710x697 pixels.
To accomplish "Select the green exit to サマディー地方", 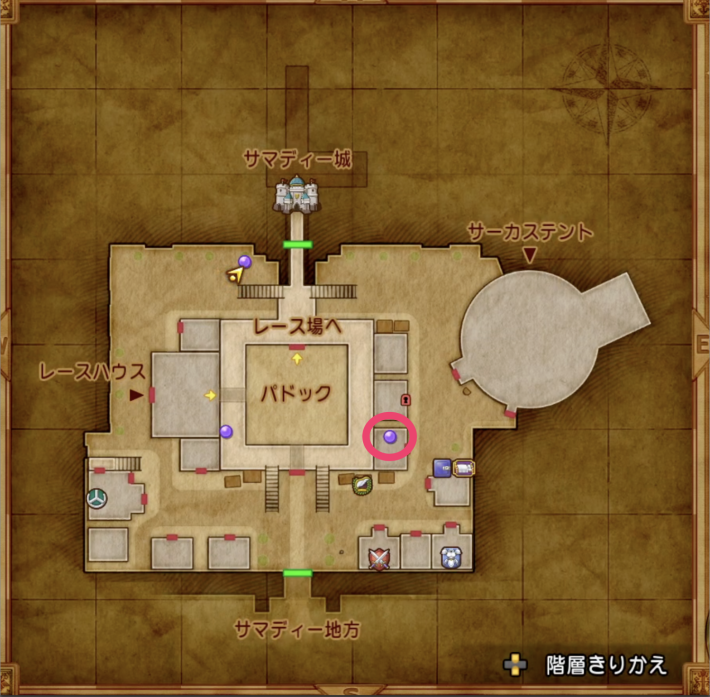I will pyautogui.click(x=297, y=573).
